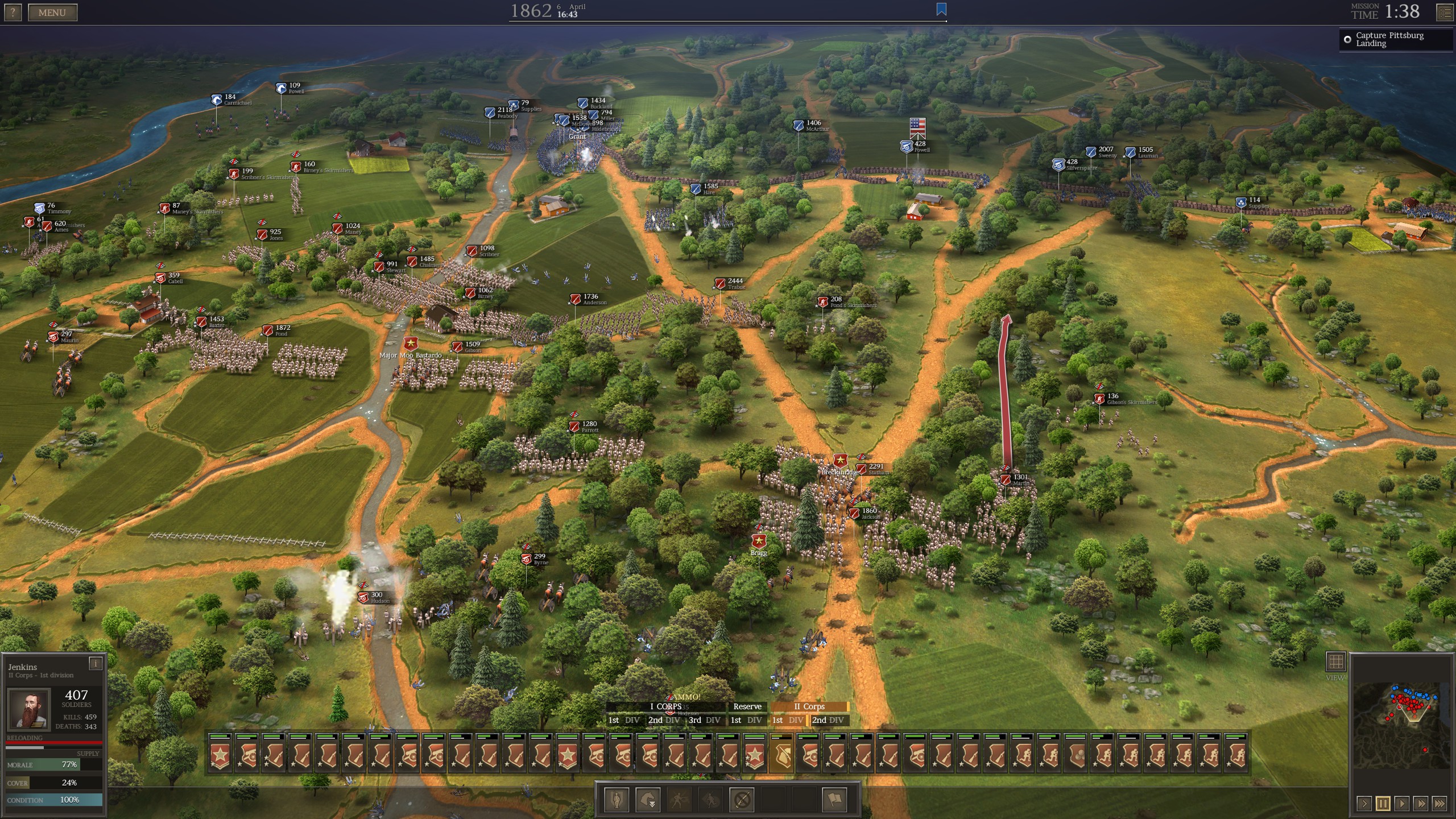Click the question mark help button
The height and width of the screenshot is (819, 1456).
(x=13, y=13)
